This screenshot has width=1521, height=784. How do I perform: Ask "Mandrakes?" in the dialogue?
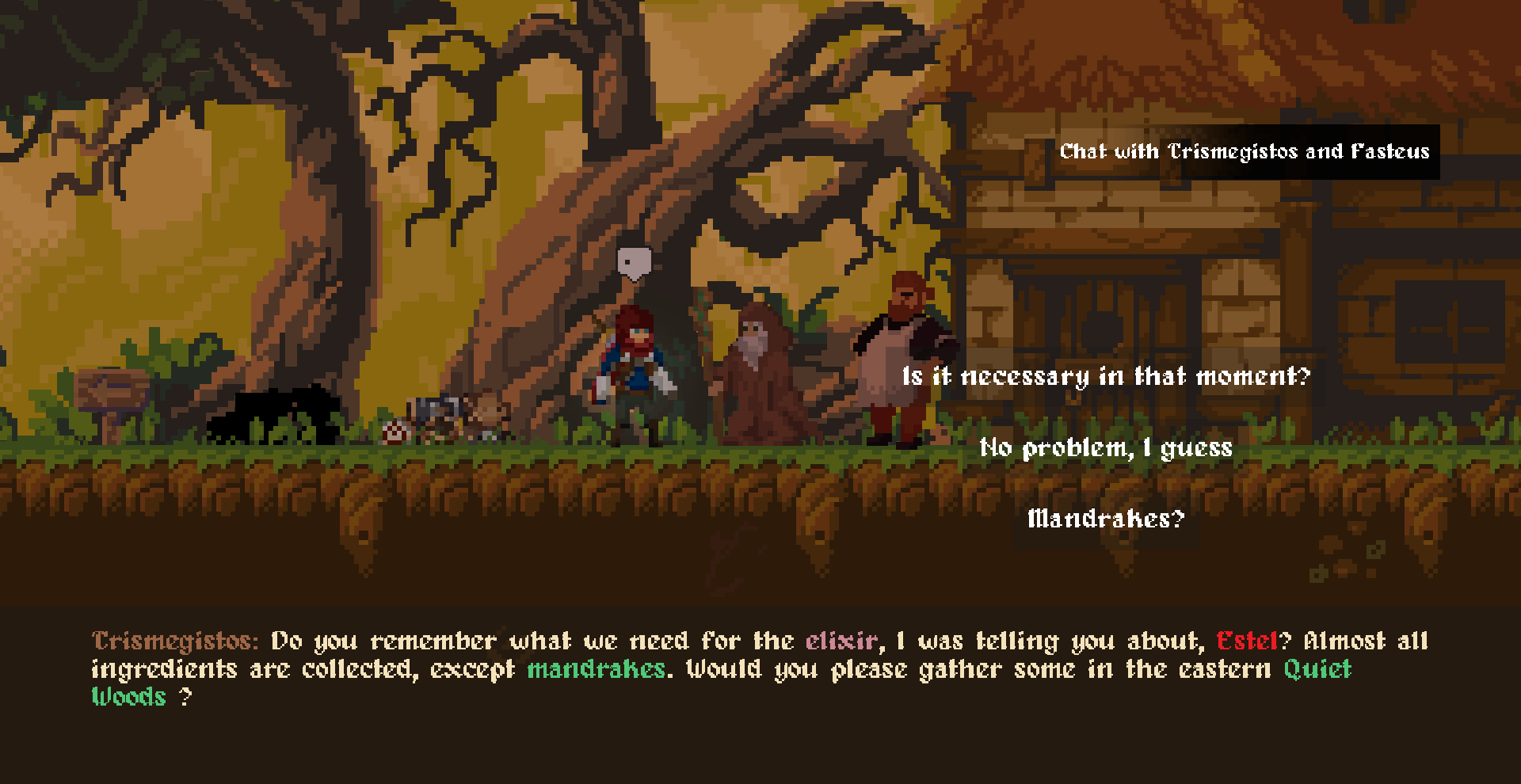click(1106, 519)
